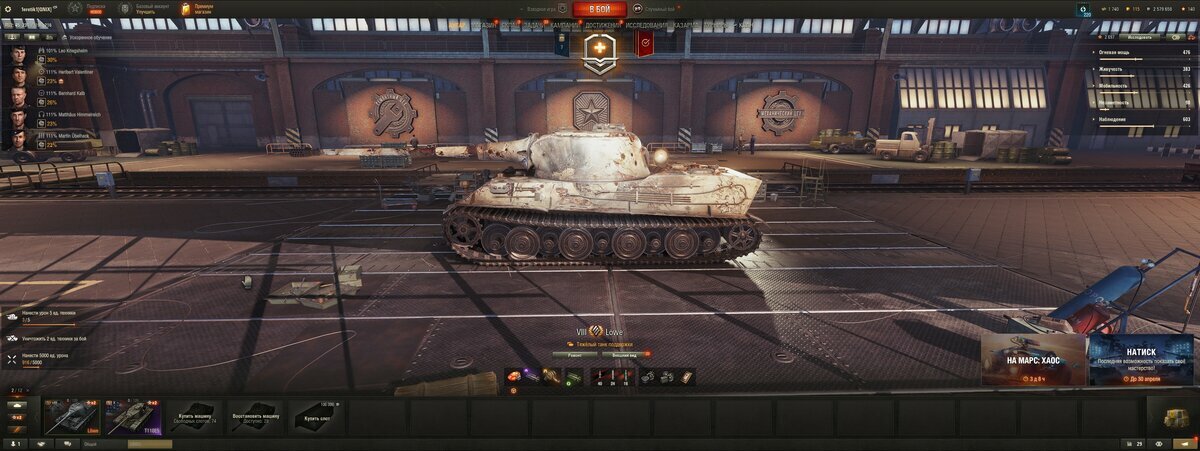
Task: Open the Восстановить машину slot
Action: [256, 417]
